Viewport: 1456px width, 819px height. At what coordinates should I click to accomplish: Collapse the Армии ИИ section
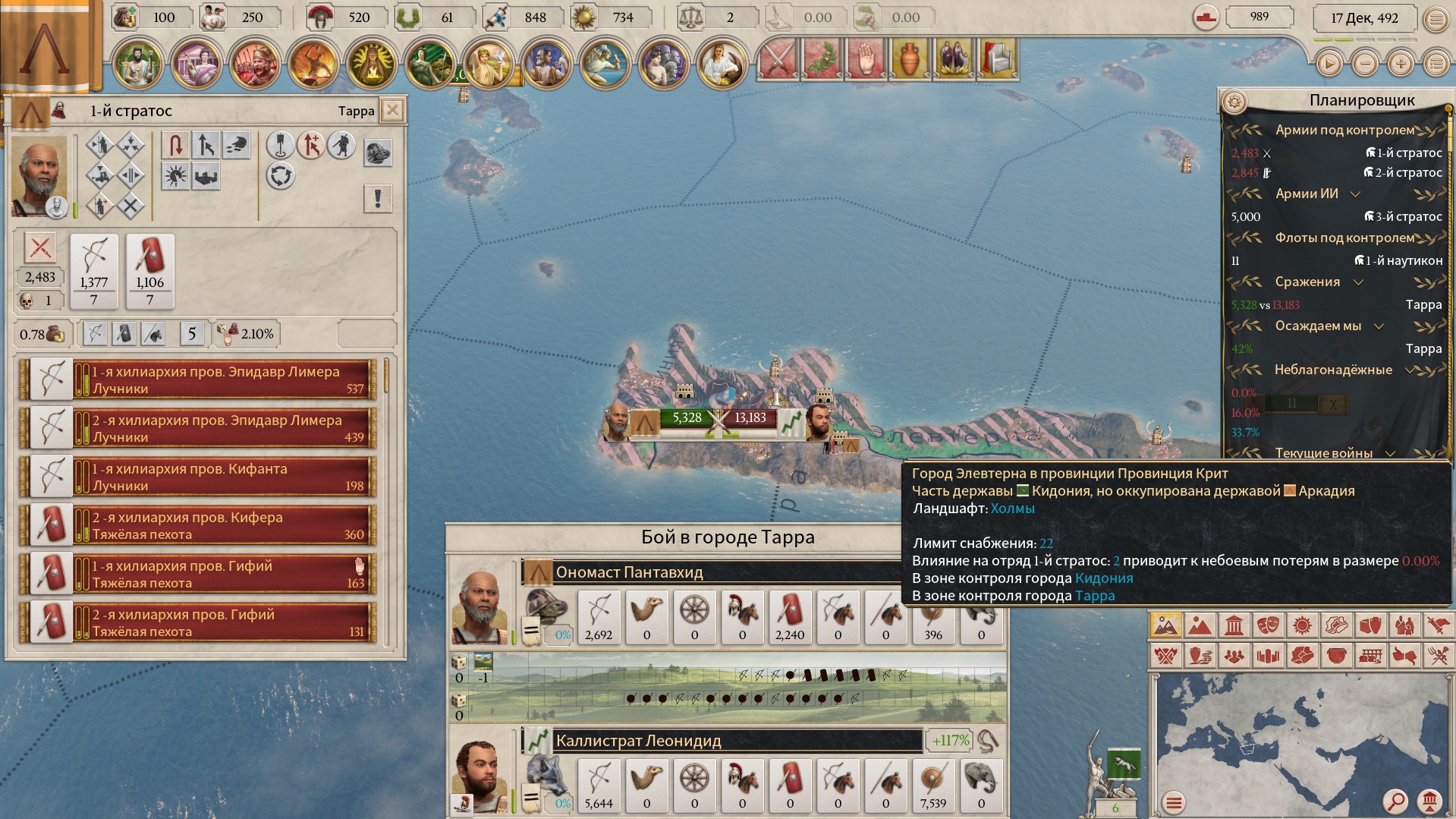[1355, 194]
